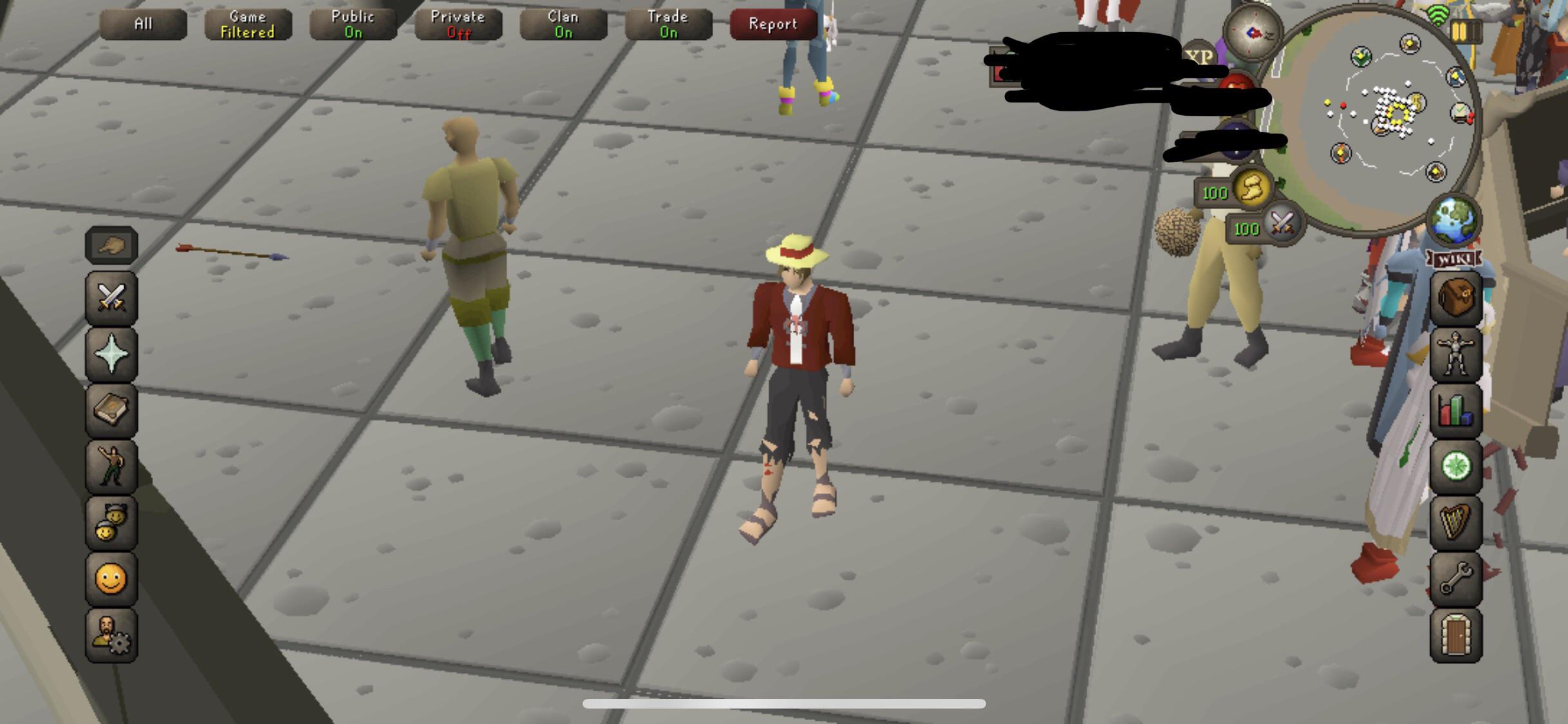Open Clan chat filter options

tap(563, 24)
